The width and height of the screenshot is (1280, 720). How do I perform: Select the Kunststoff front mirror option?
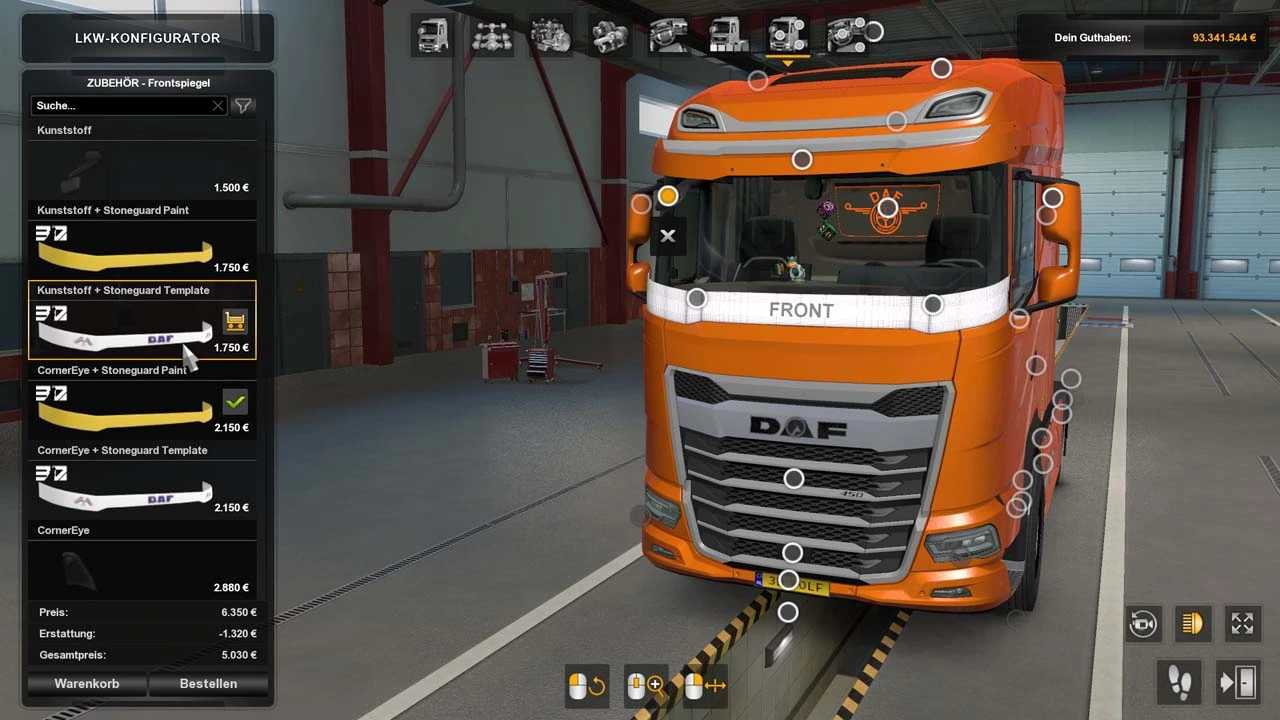coord(142,168)
